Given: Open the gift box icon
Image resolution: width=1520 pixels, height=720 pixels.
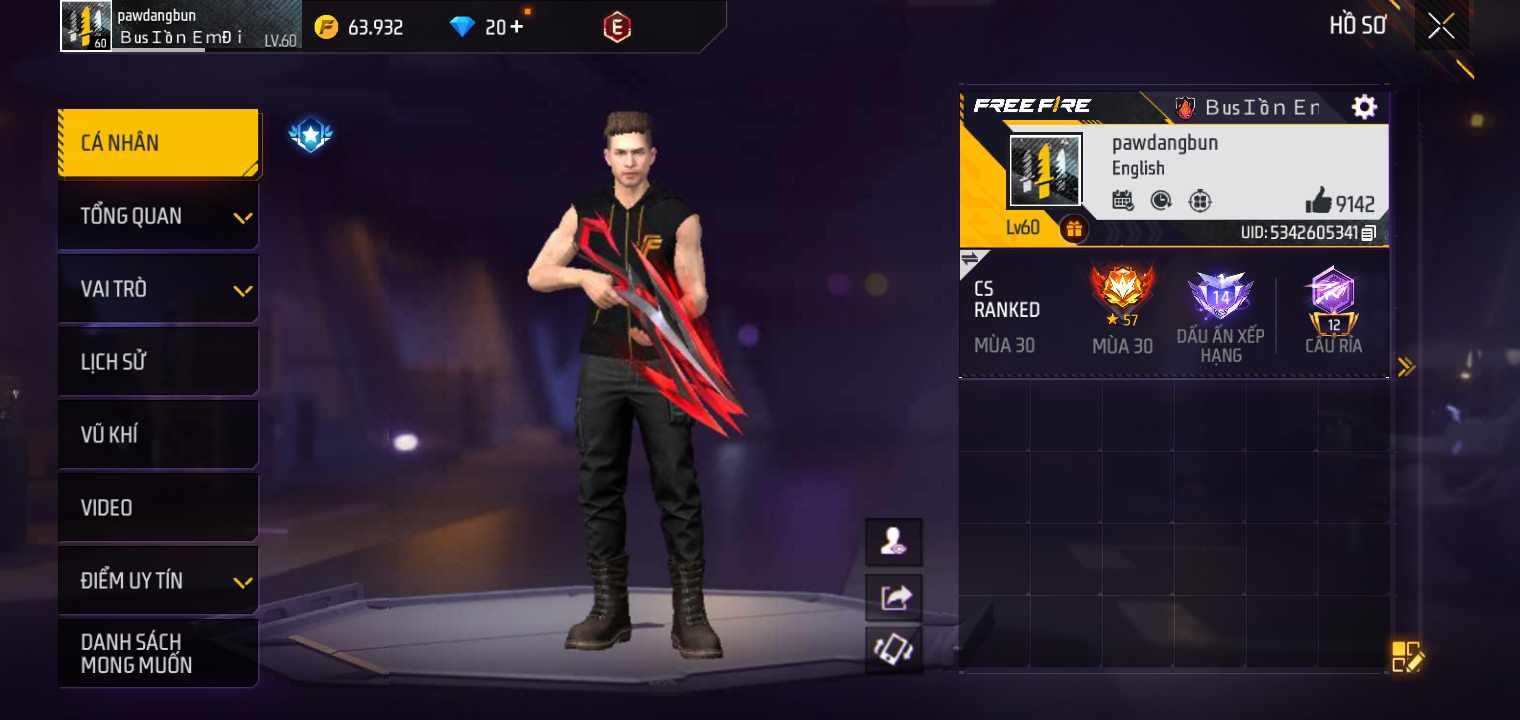Looking at the screenshot, I should click(x=1074, y=229).
